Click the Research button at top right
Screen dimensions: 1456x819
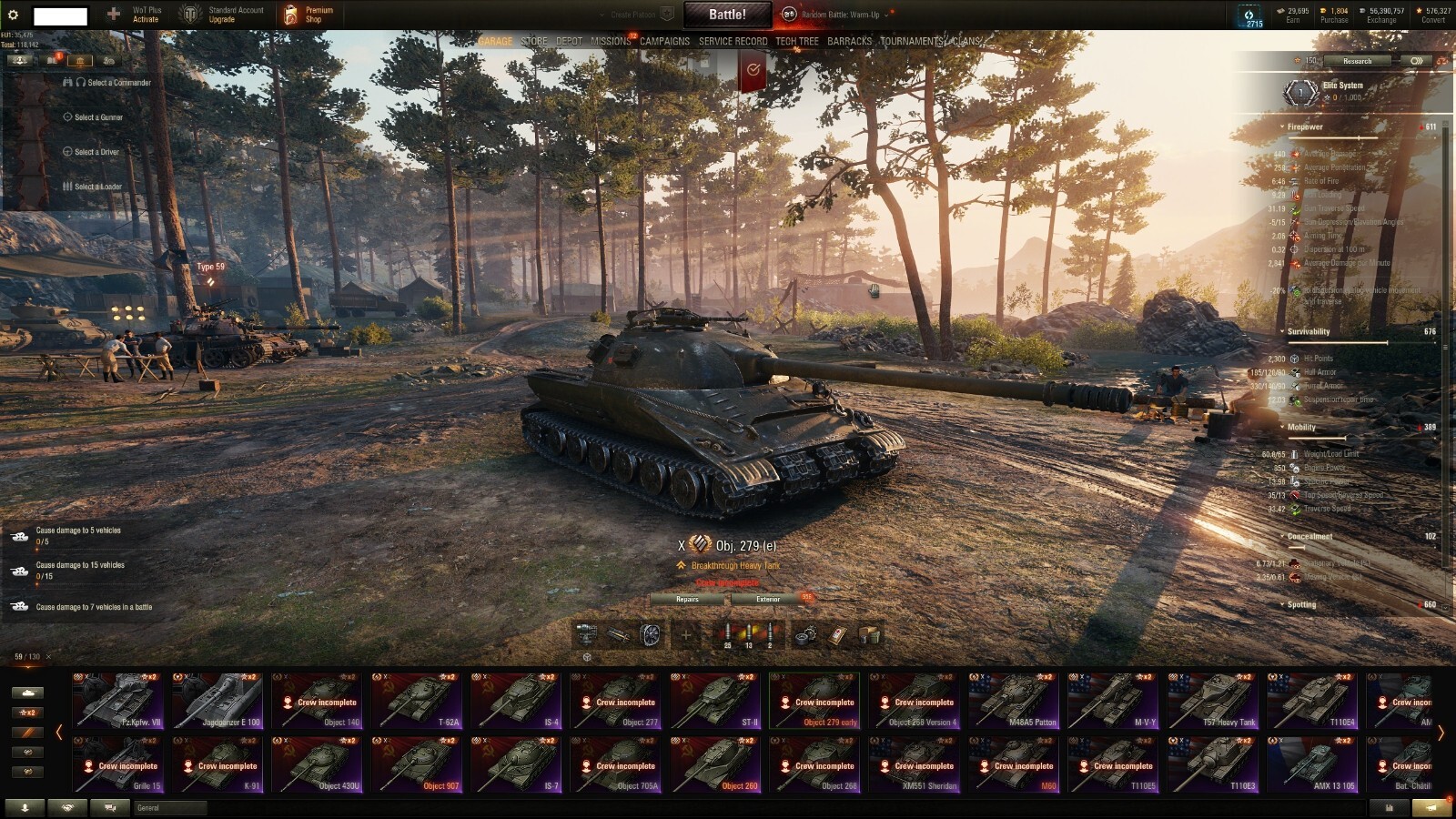pos(1357,61)
